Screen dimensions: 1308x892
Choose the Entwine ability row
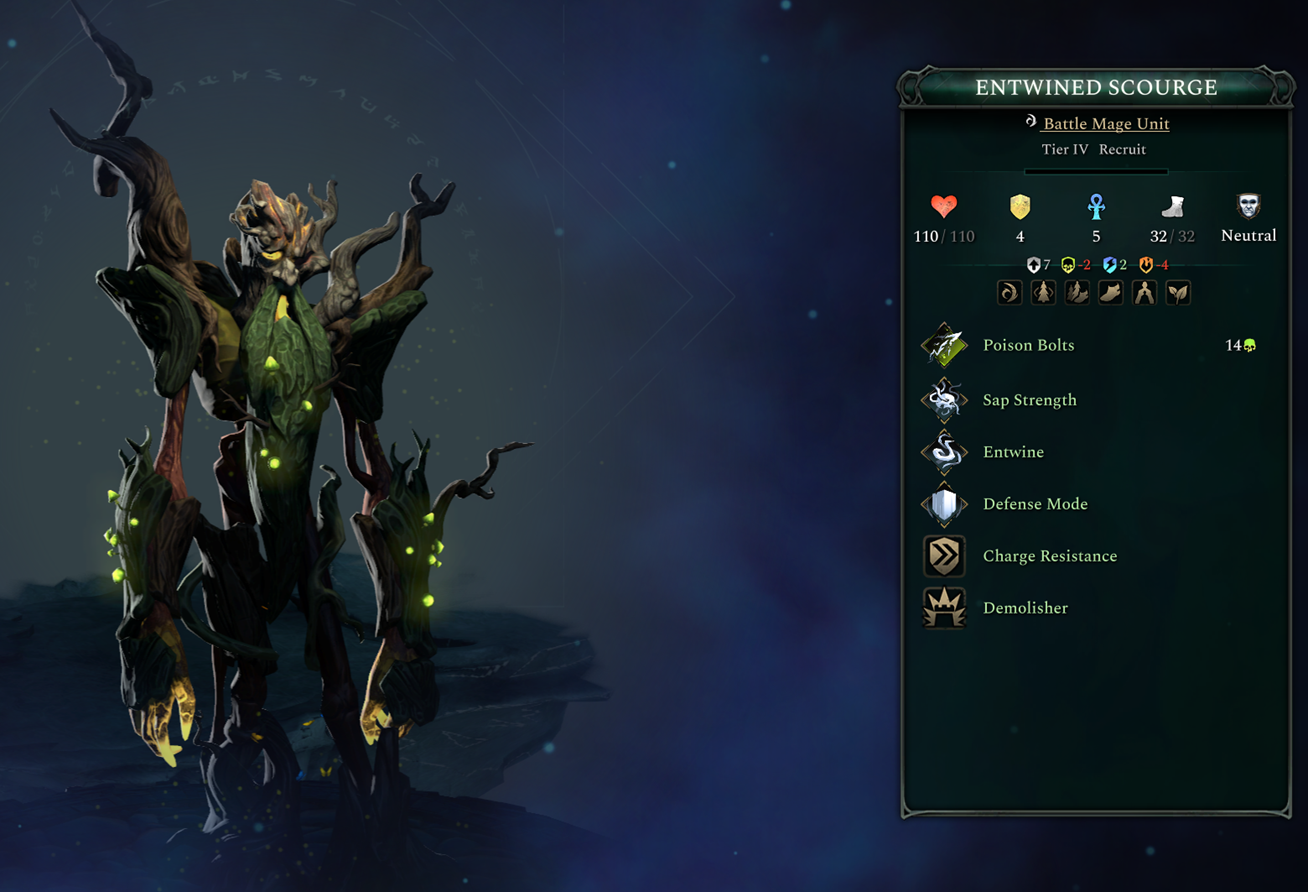pos(1013,452)
